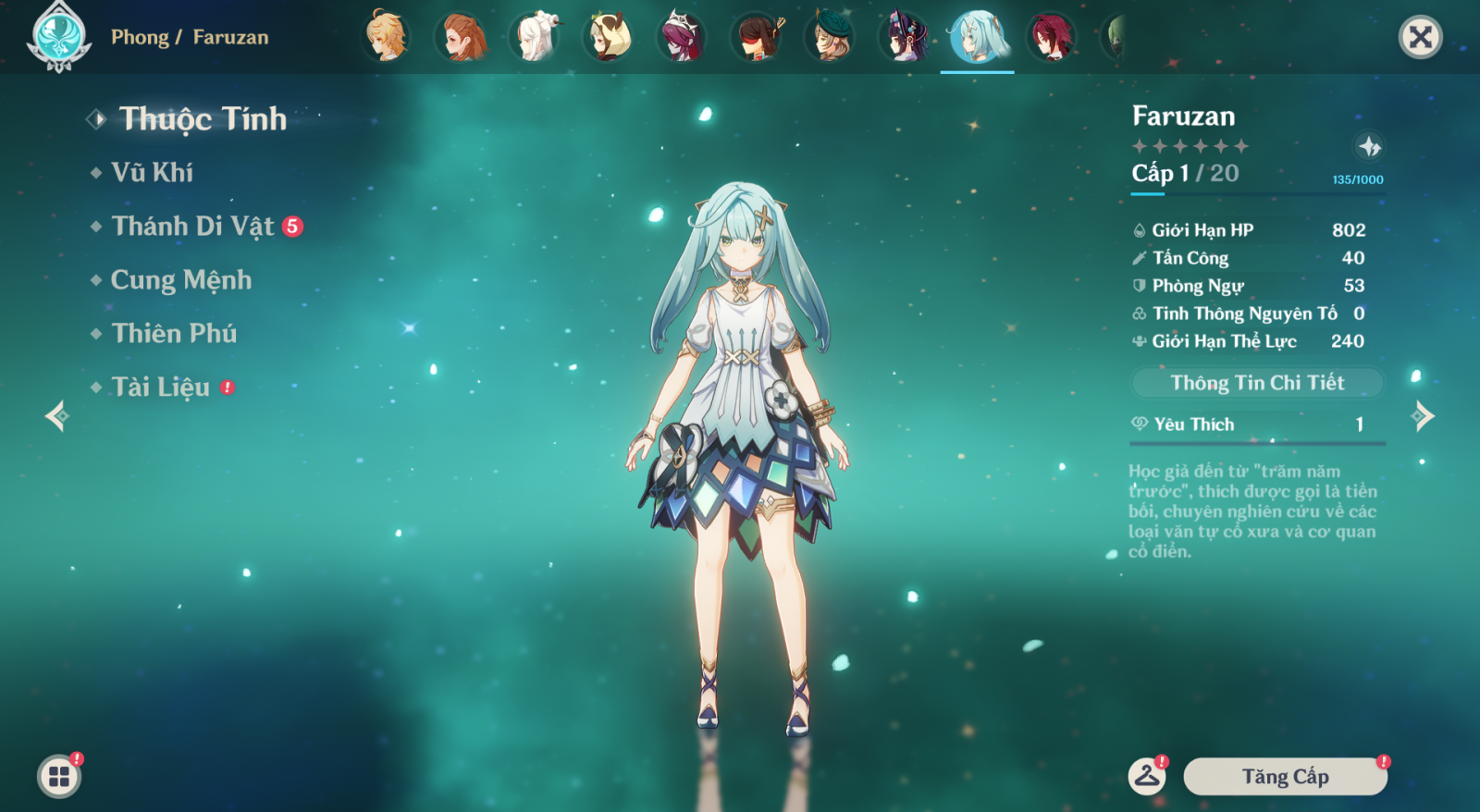Go to Cung Mệnh
The image size is (1480, 812).
point(180,280)
